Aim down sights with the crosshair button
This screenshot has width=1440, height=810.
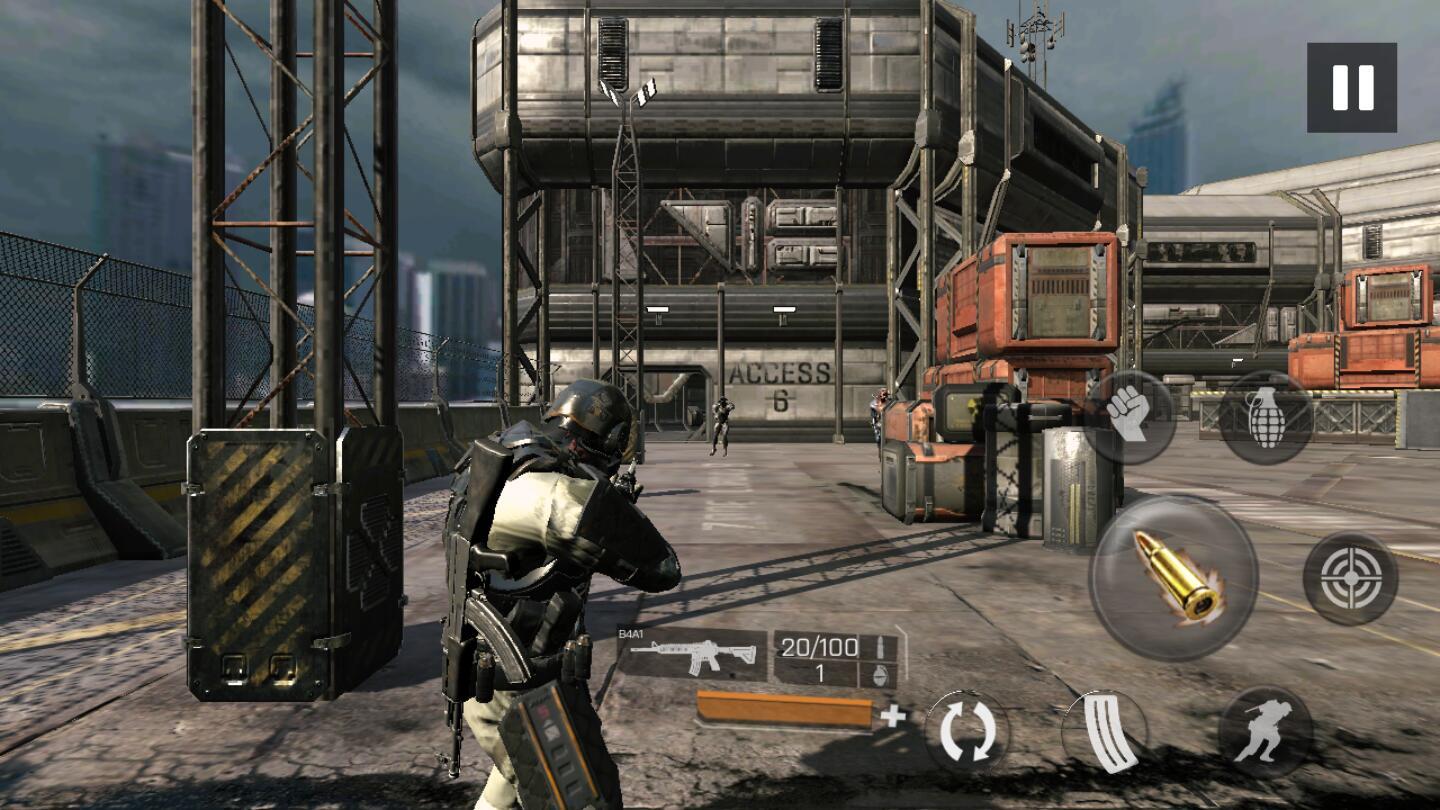click(1350, 578)
